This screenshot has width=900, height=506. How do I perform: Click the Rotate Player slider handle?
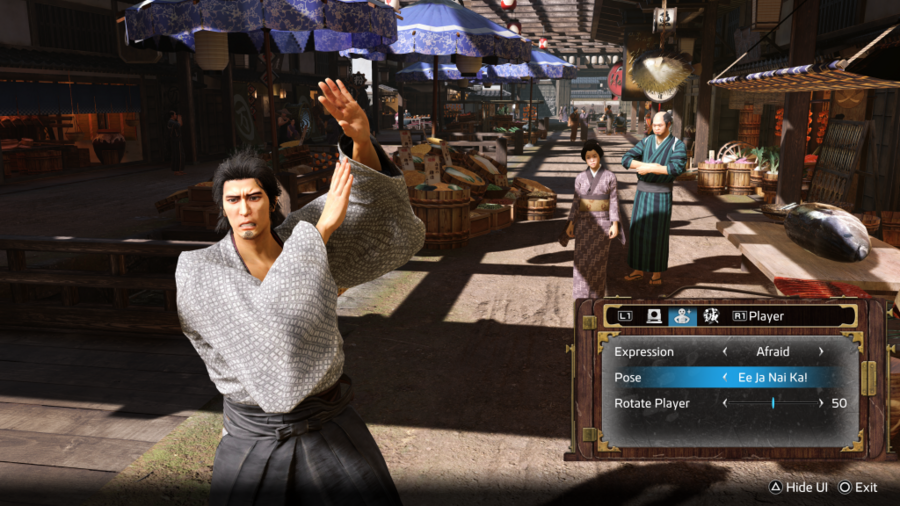[773, 403]
